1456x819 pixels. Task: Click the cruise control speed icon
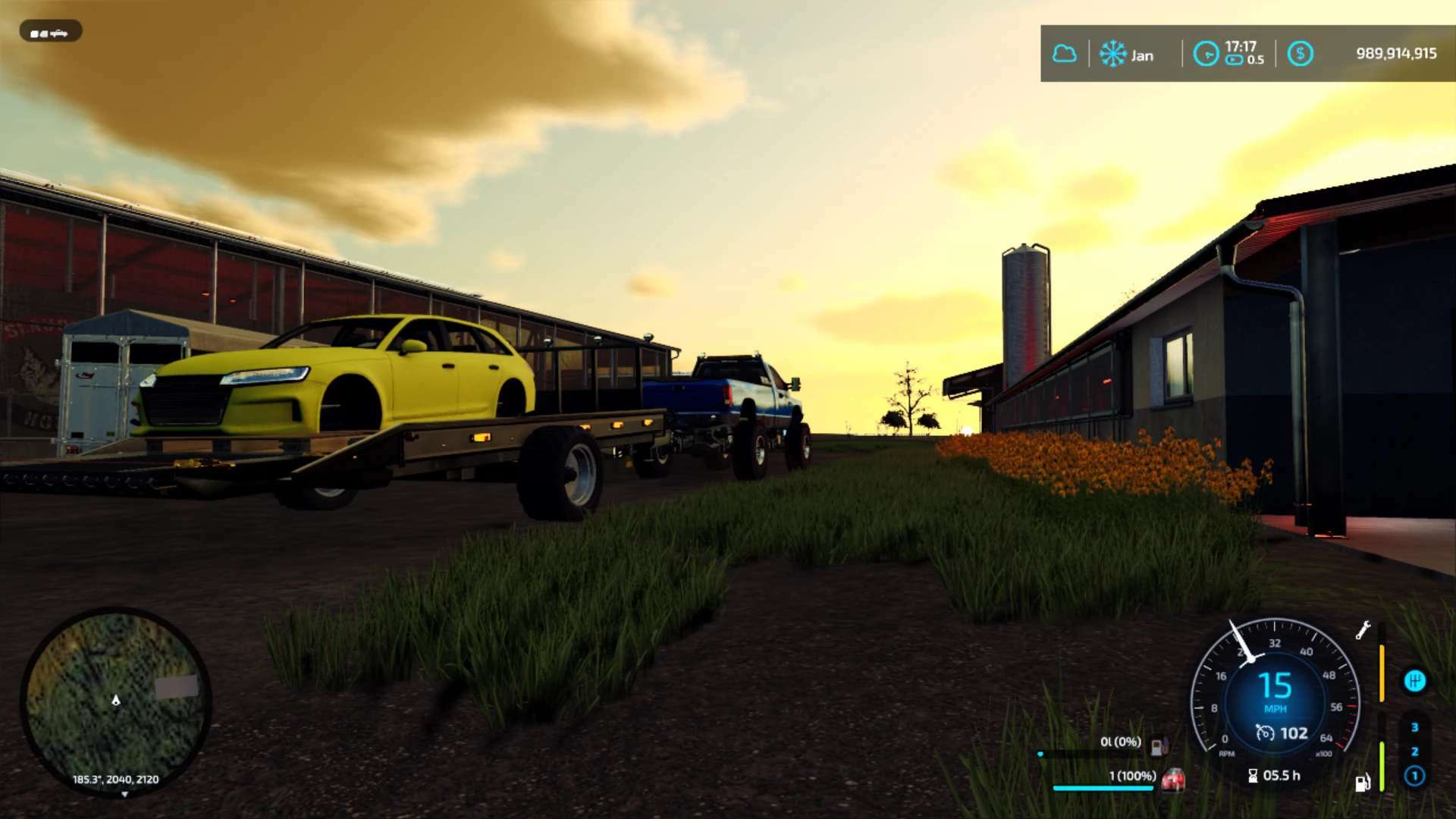tap(1265, 733)
